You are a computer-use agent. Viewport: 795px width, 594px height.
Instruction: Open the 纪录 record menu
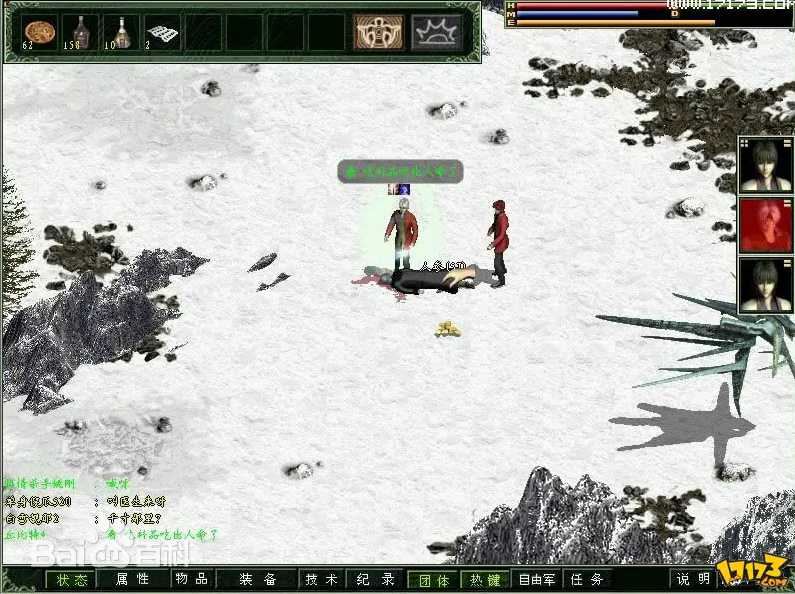point(375,579)
